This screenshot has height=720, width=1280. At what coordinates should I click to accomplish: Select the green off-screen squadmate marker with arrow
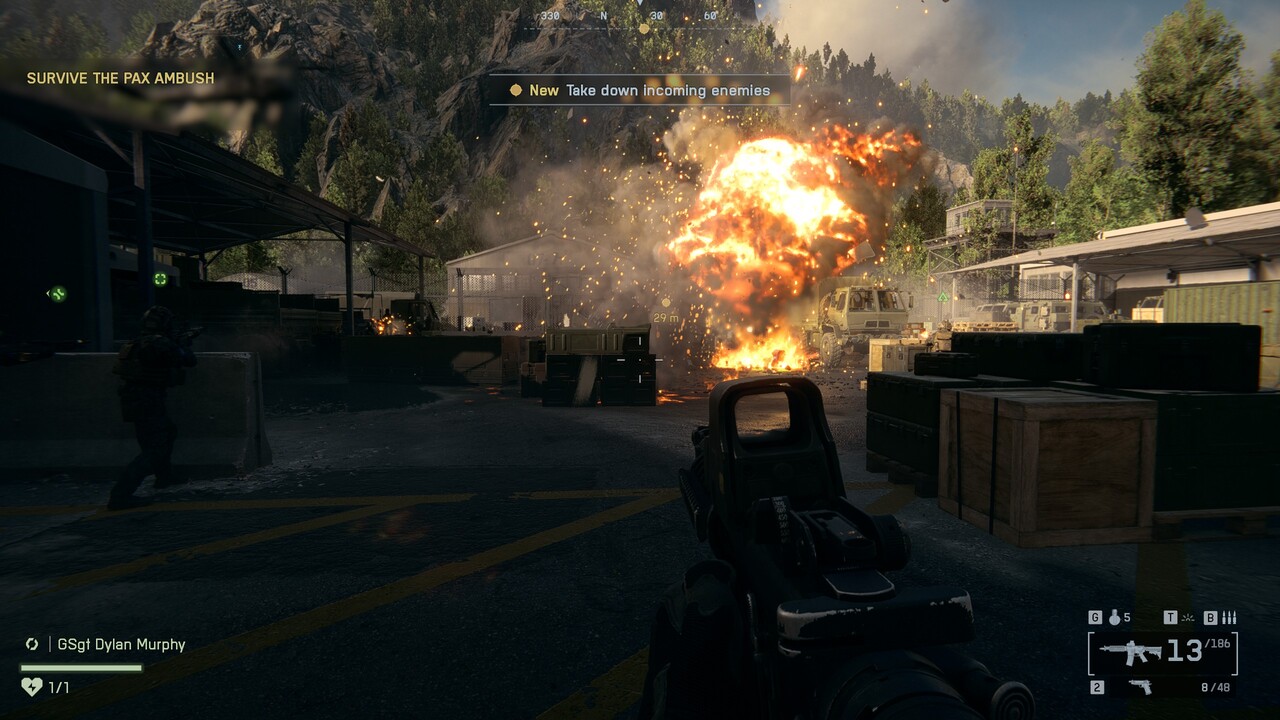point(57,294)
